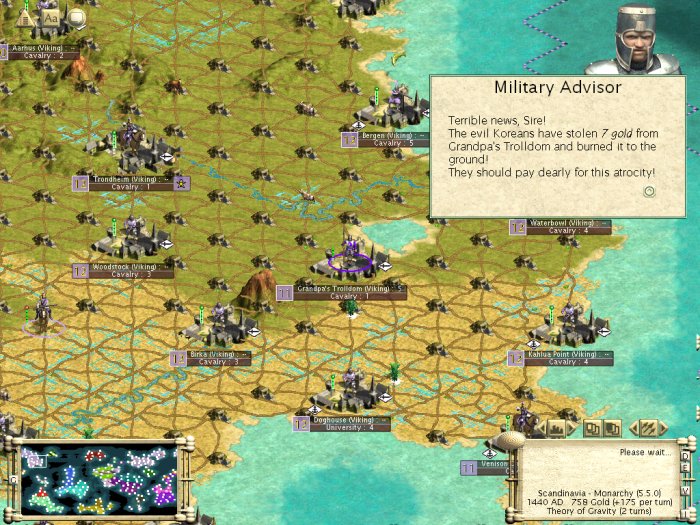The image size is (700, 525).
Task: Open the pyramid menu icon
Action: 25,17
